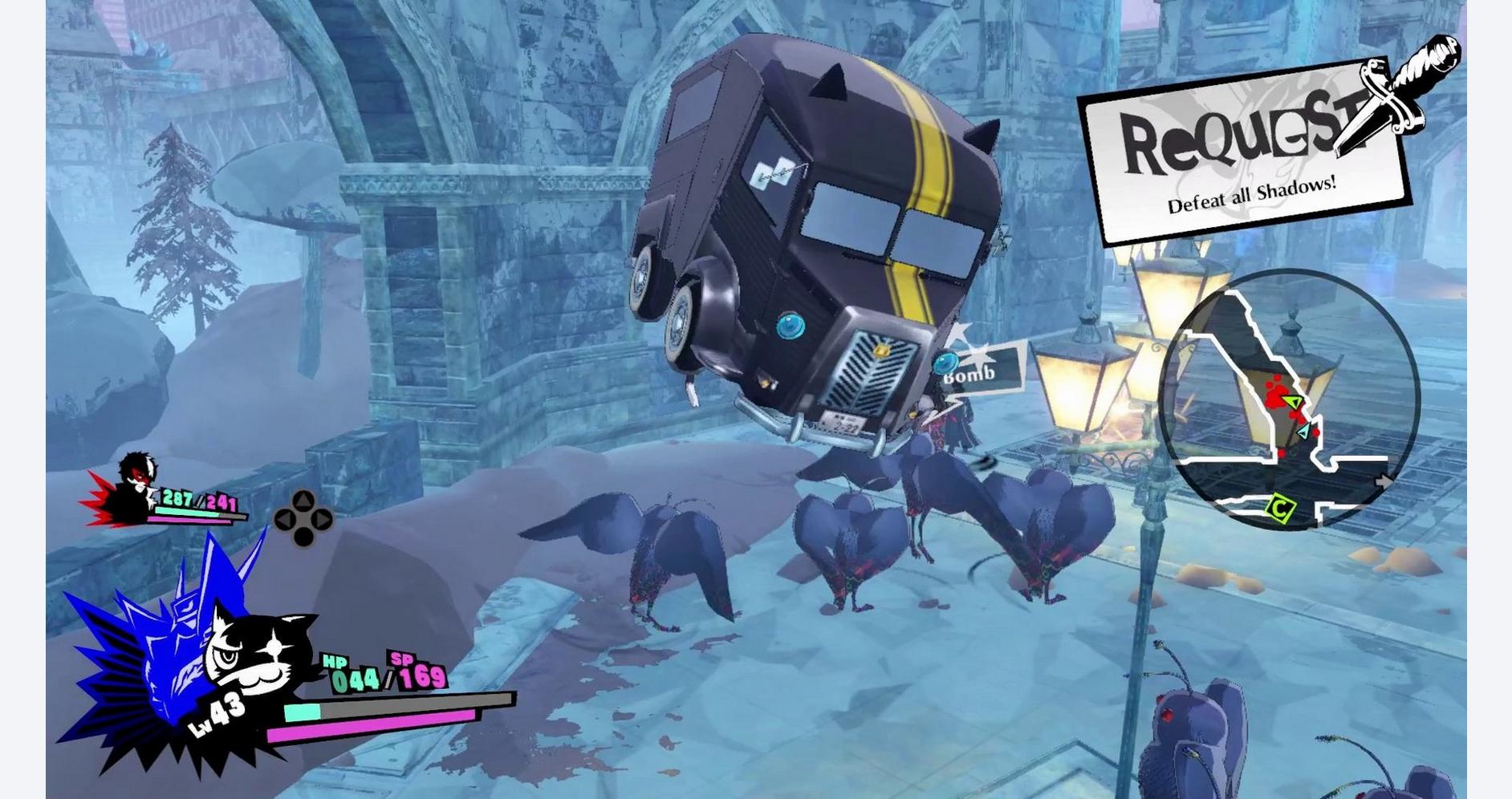Open the circular minimap
This screenshot has height=799, width=1512.
click(x=1288, y=399)
